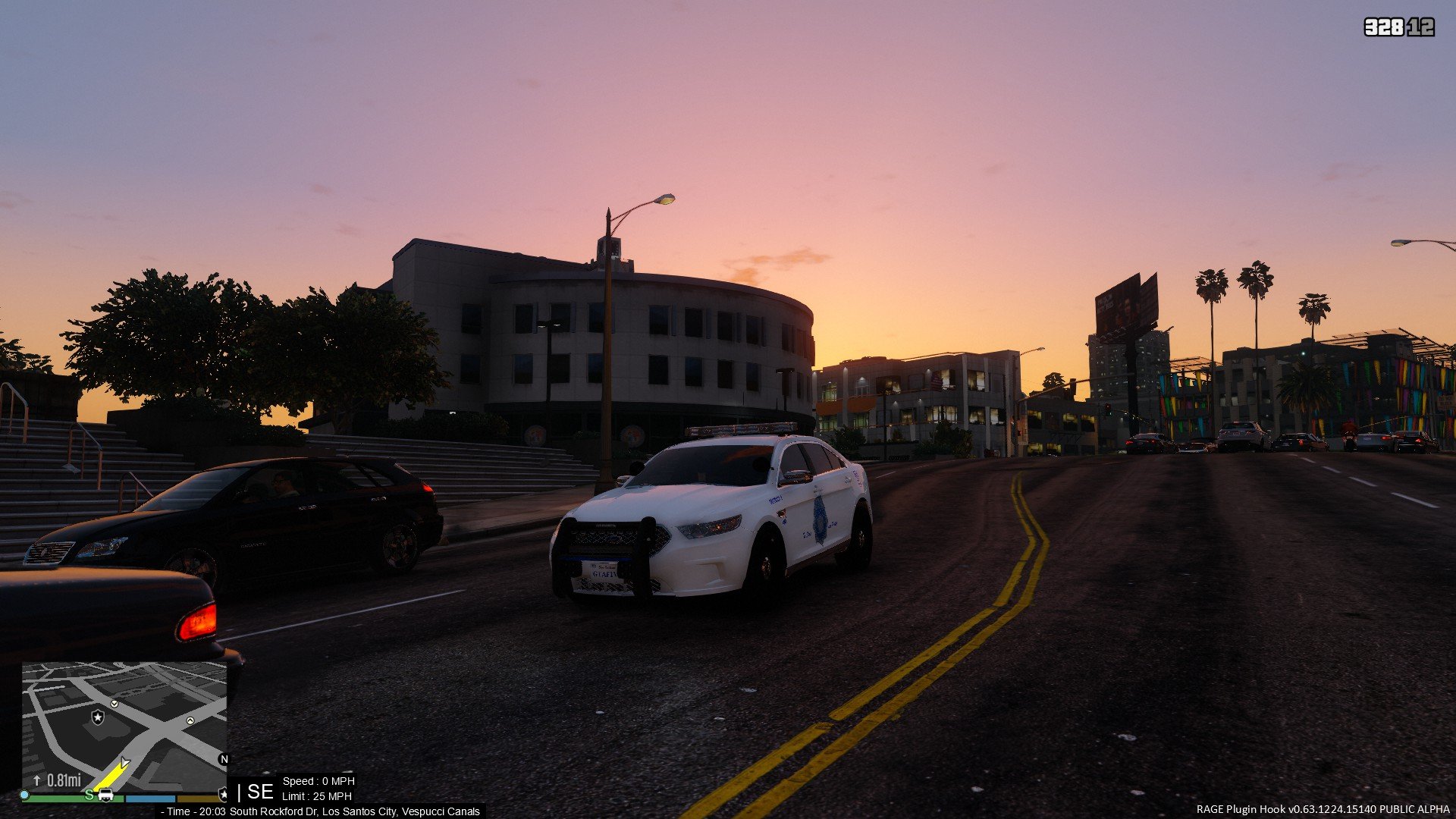Screen dimensions: 1456x819
Task: Select the green S marker on the minimap
Action: click(x=89, y=795)
